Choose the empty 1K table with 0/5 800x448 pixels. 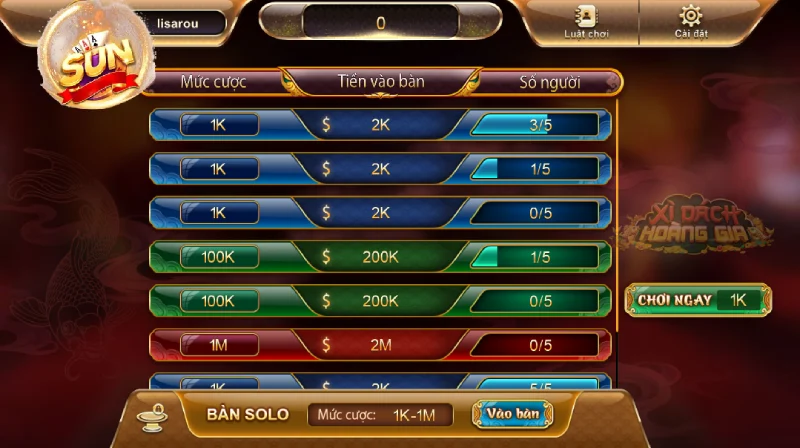(380, 213)
